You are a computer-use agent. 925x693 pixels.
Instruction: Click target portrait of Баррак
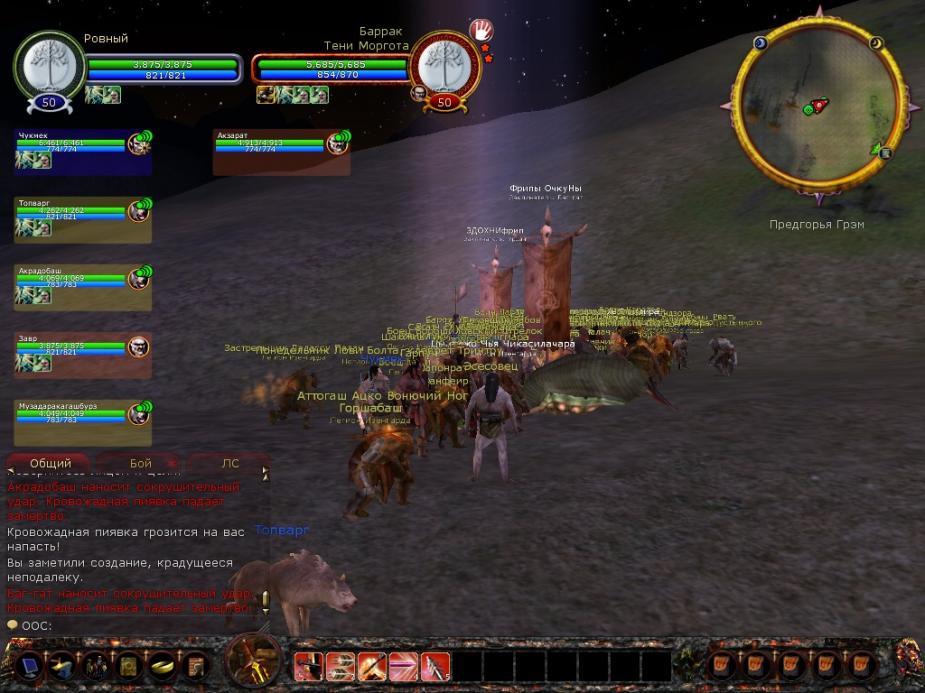[x=445, y=66]
